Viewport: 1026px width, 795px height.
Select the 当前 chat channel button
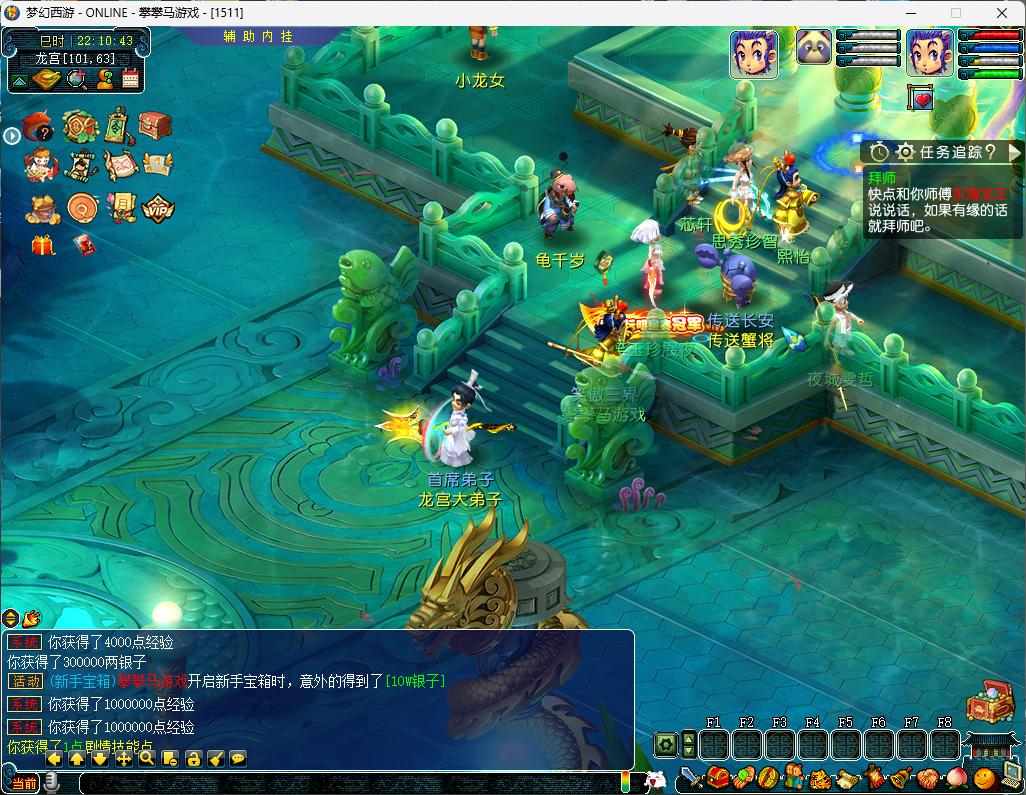tap(24, 783)
